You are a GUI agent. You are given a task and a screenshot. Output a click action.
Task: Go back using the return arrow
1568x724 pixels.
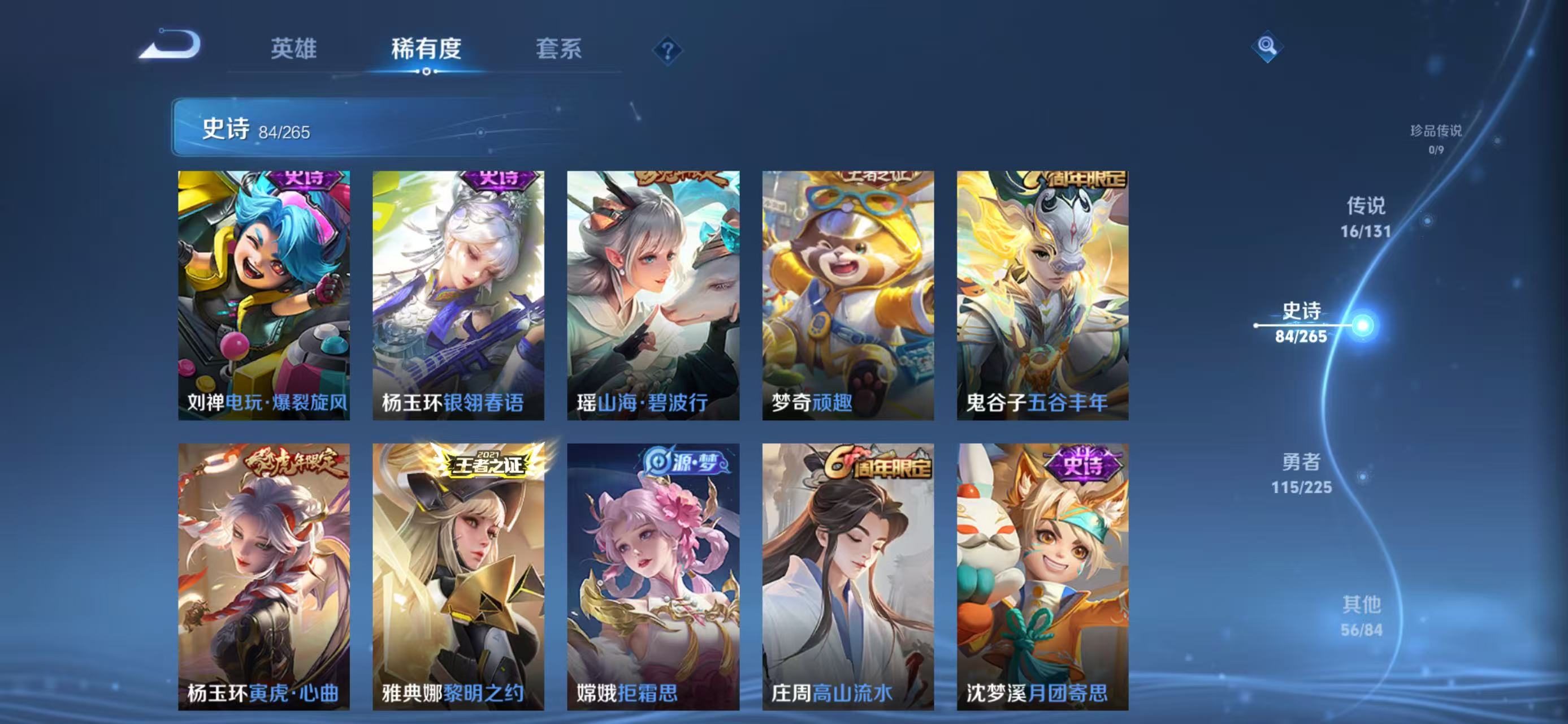click(x=171, y=45)
